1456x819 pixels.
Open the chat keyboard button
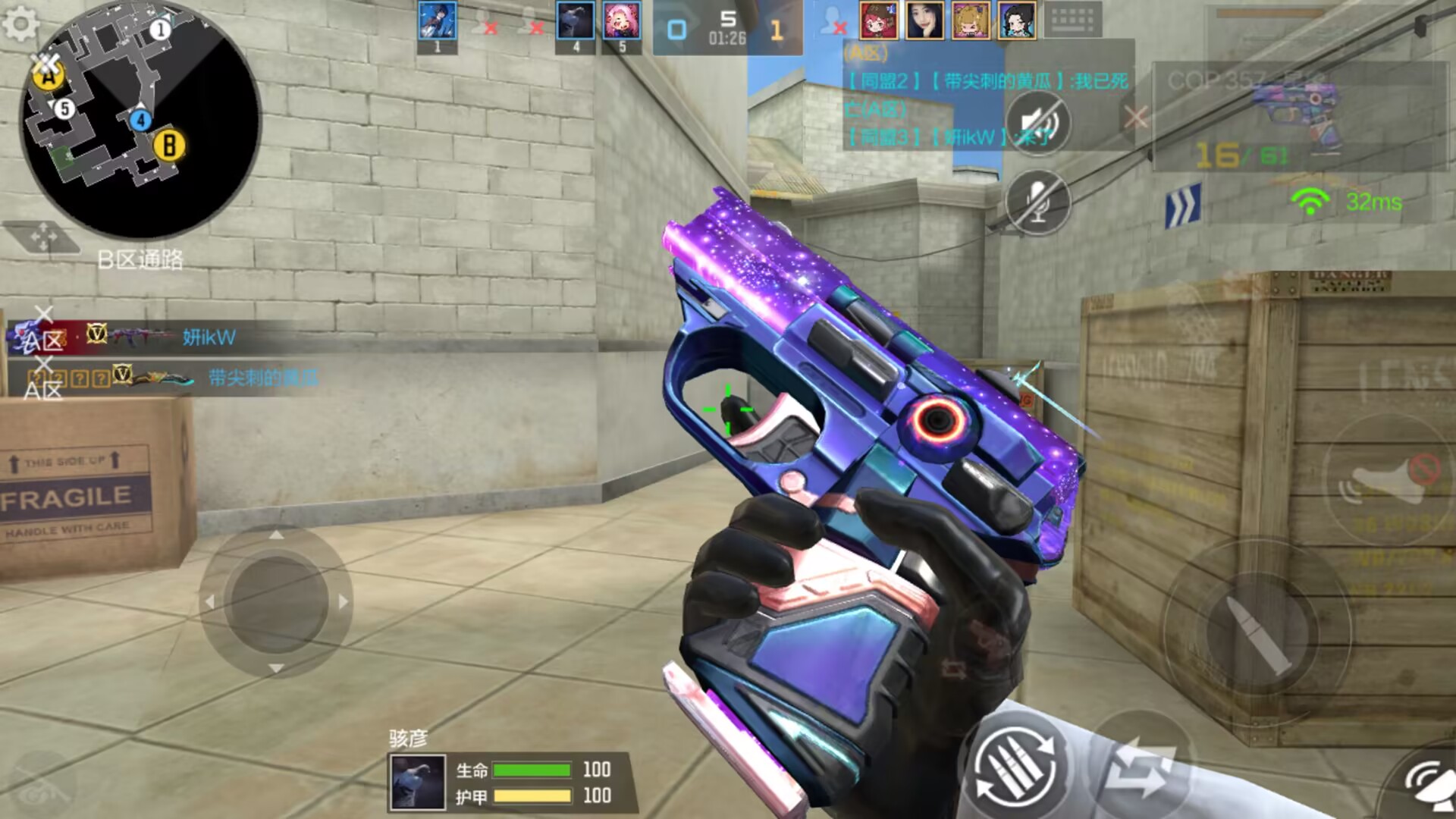[x=1073, y=20]
